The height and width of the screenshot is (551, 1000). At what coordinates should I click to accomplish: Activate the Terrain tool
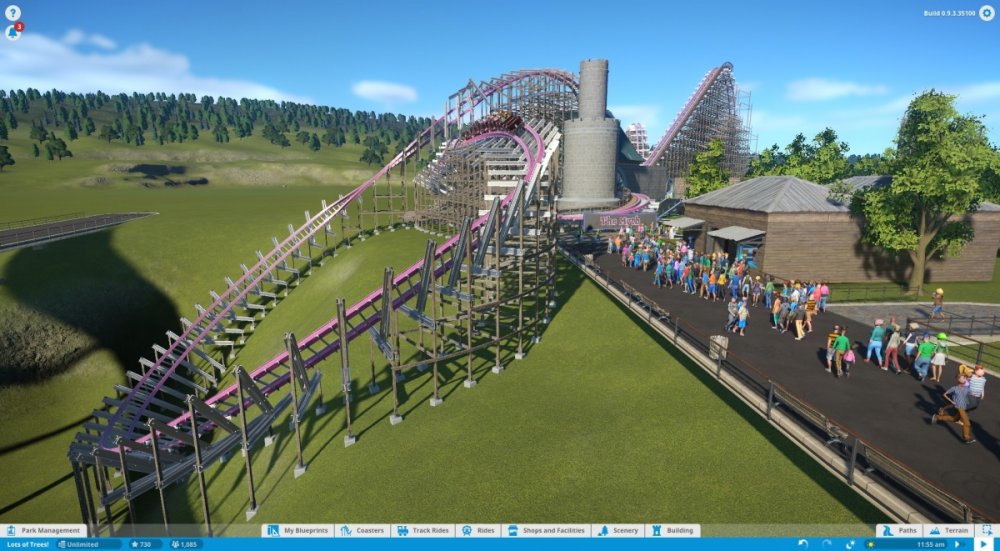coord(948,531)
